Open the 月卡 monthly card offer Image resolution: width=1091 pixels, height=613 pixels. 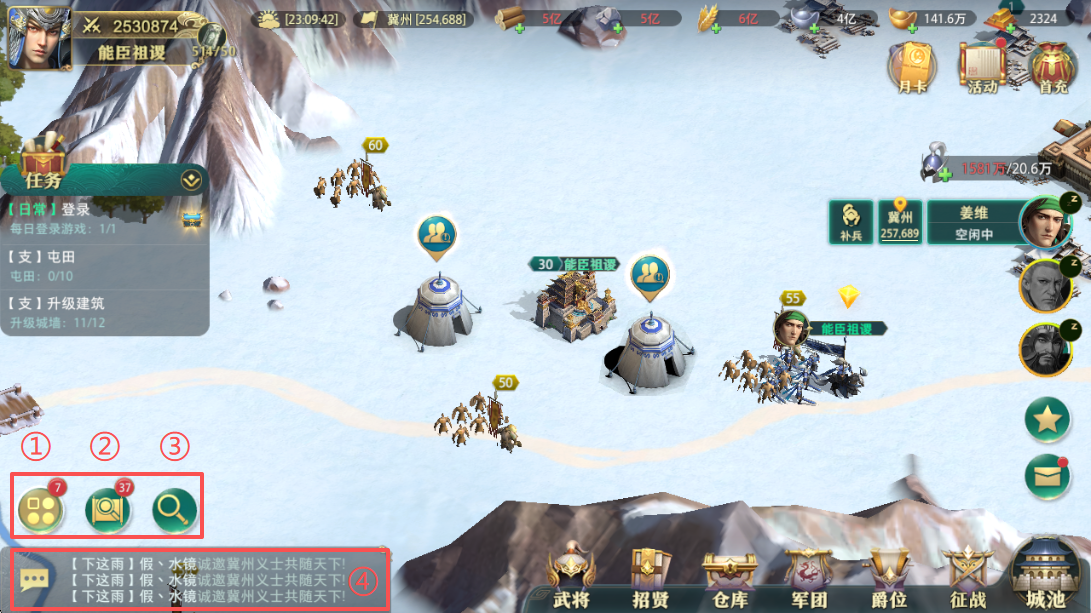coord(912,67)
